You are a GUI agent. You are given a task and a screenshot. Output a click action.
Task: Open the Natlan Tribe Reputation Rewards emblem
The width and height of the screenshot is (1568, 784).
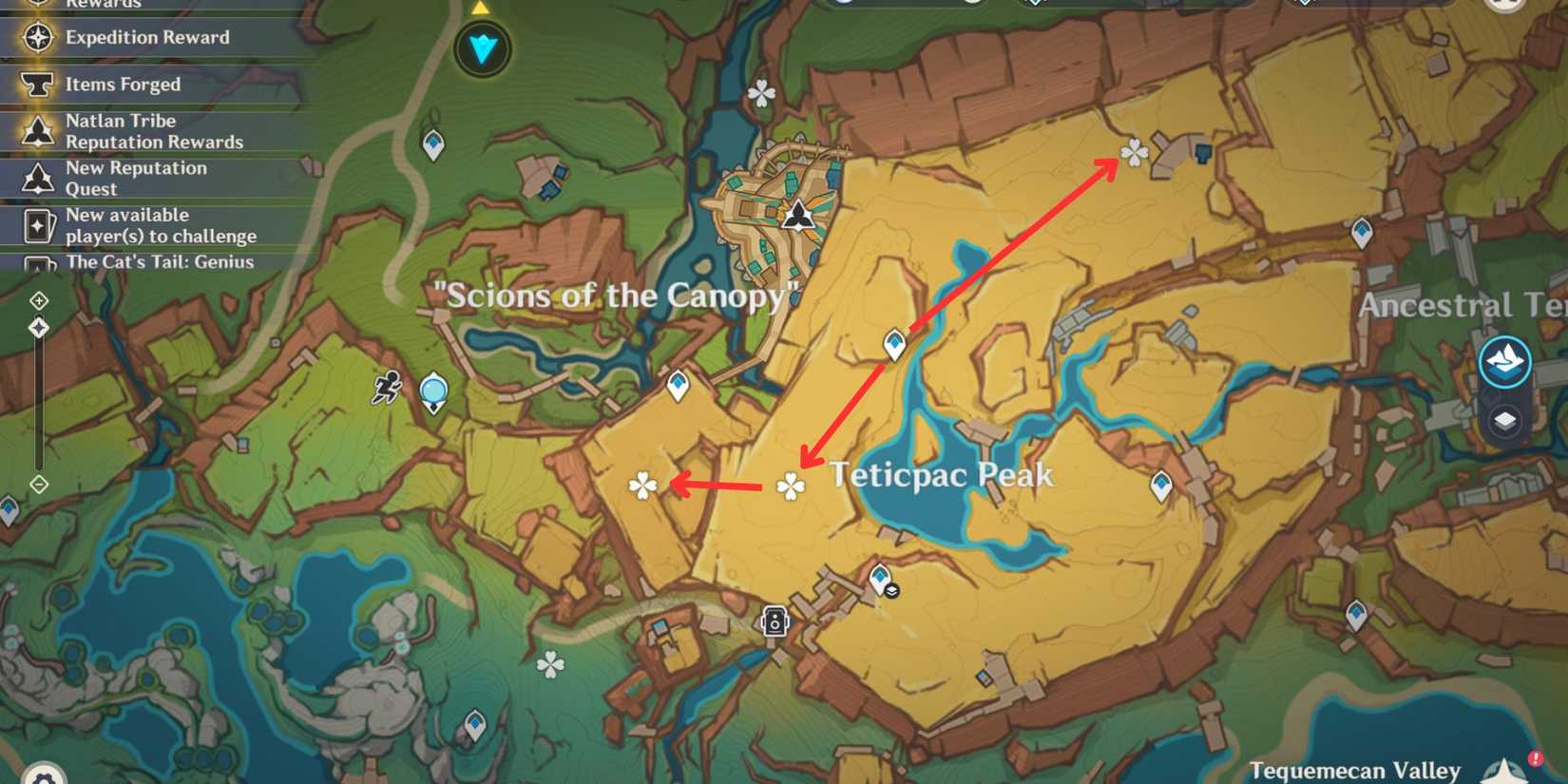[38, 130]
